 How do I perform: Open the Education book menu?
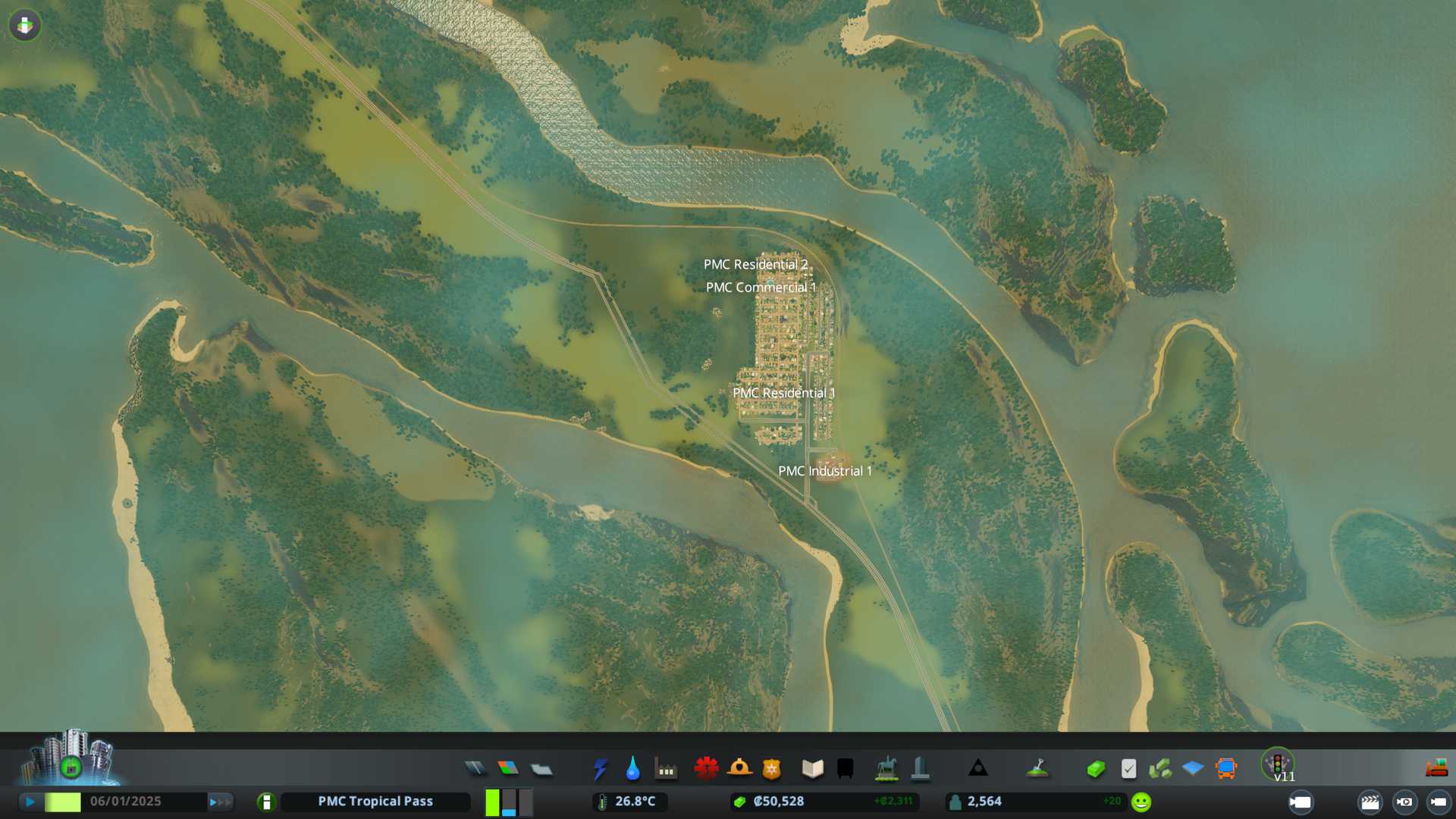pyautogui.click(x=812, y=769)
